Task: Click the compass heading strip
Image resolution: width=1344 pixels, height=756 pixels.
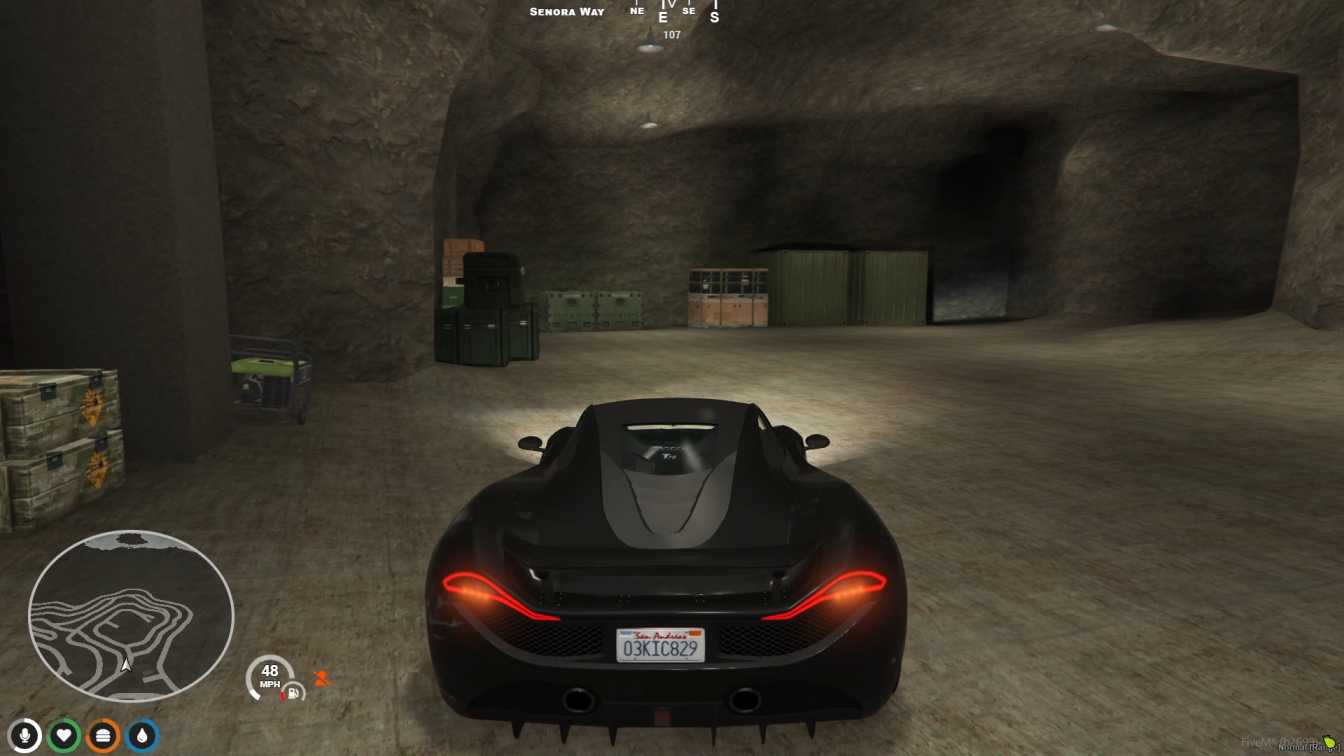Action: [672, 13]
